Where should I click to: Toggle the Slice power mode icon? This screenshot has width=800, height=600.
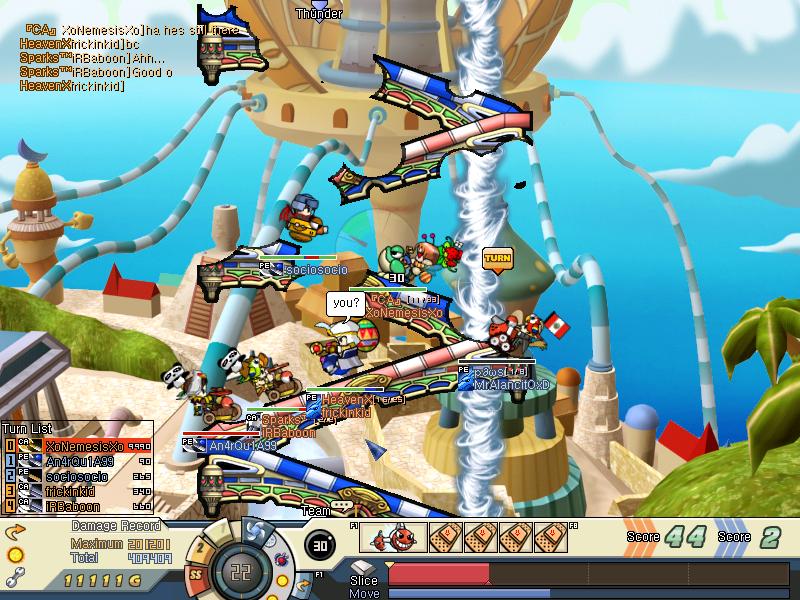click(x=363, y=569)
